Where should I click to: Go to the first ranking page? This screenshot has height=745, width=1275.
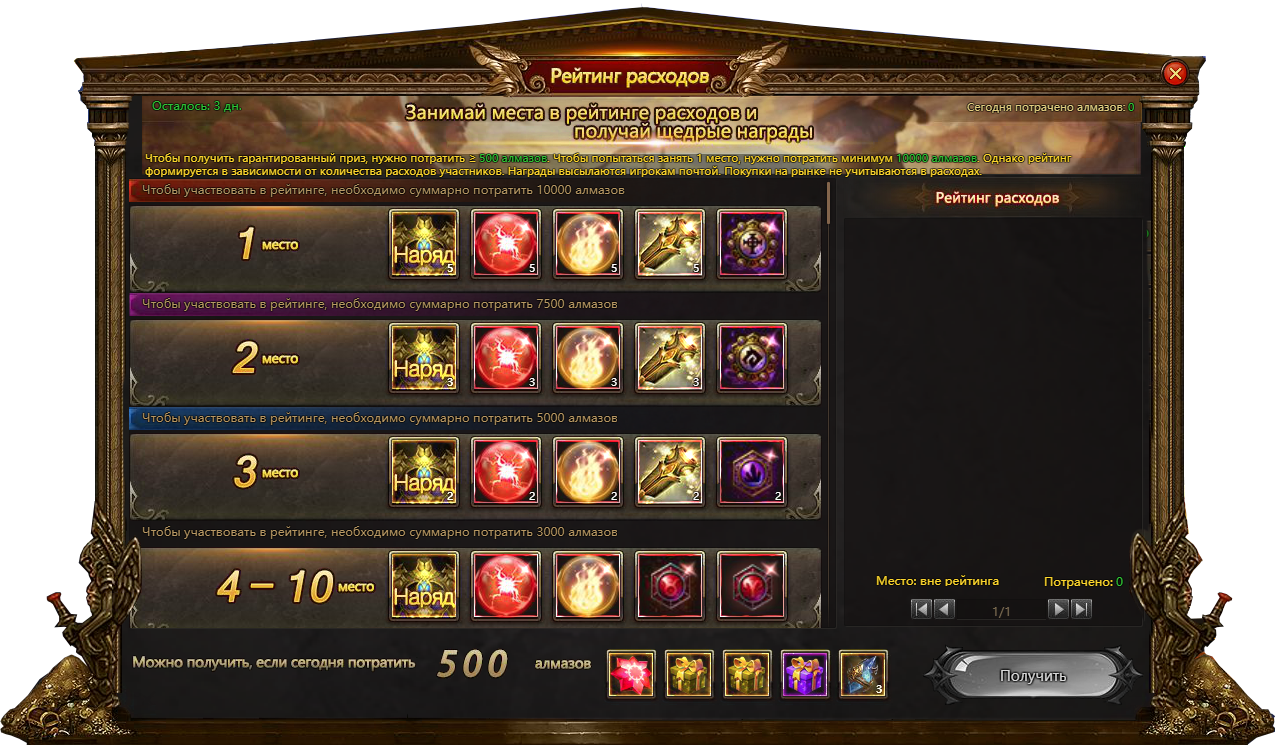click(922, 609)
